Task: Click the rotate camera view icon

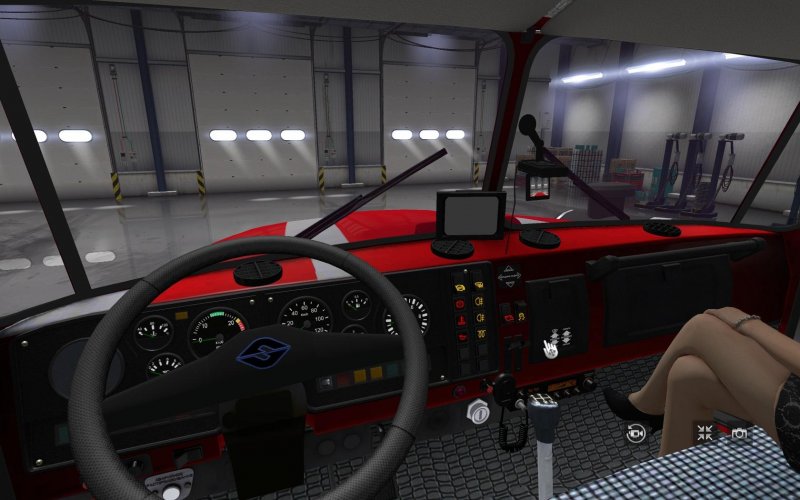Action: [636, 433]
